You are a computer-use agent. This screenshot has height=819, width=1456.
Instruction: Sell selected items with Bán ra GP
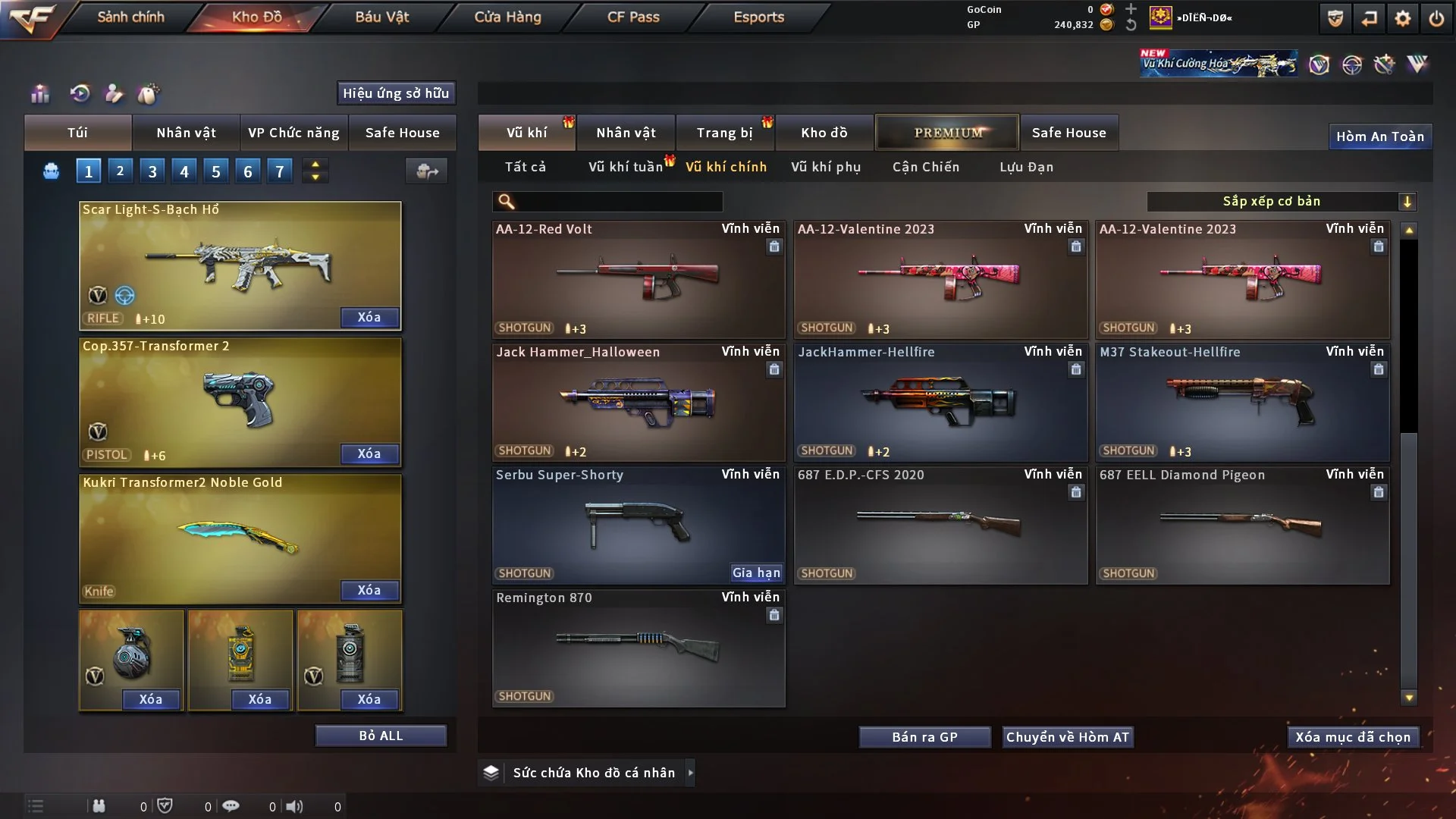924,737
